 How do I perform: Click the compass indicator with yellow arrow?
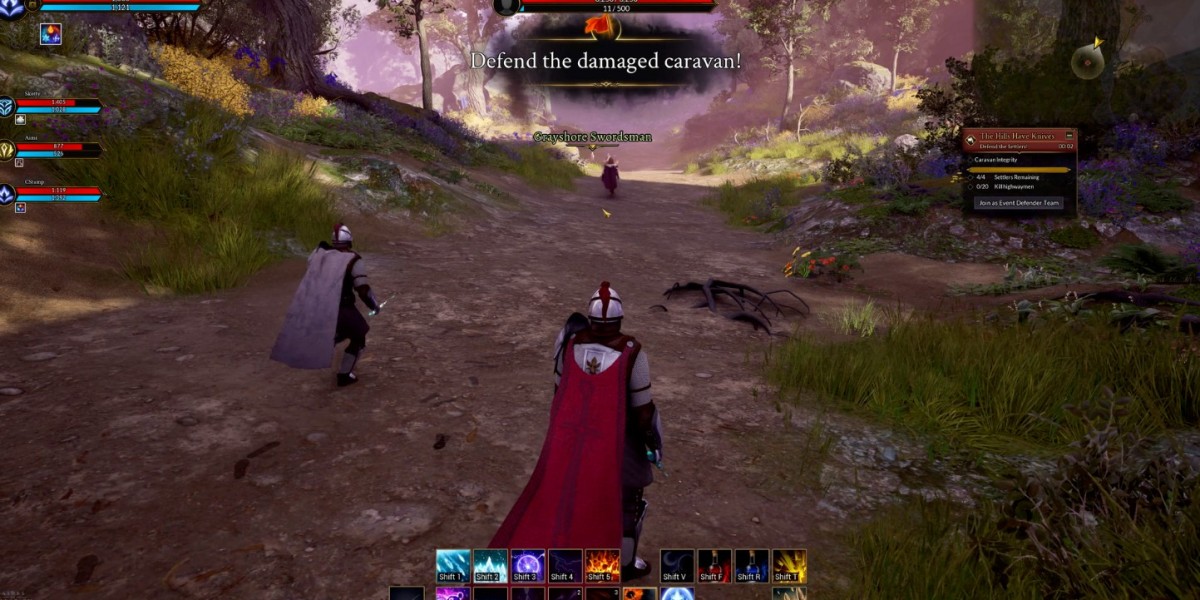(1087, 61)
